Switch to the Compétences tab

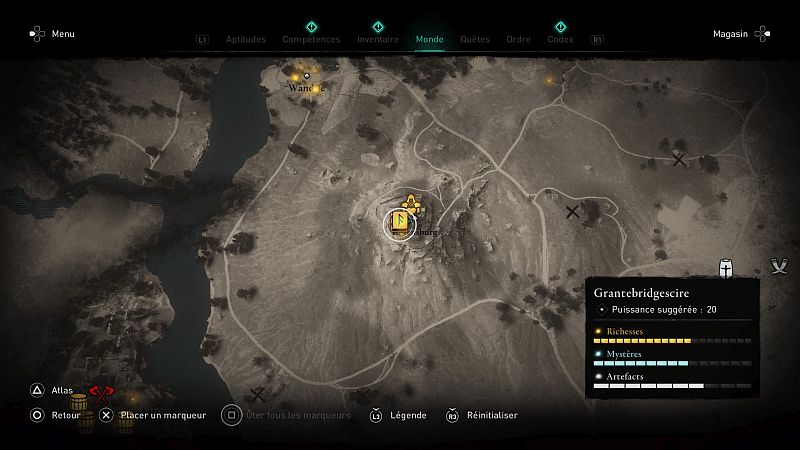tap(311, 40)
